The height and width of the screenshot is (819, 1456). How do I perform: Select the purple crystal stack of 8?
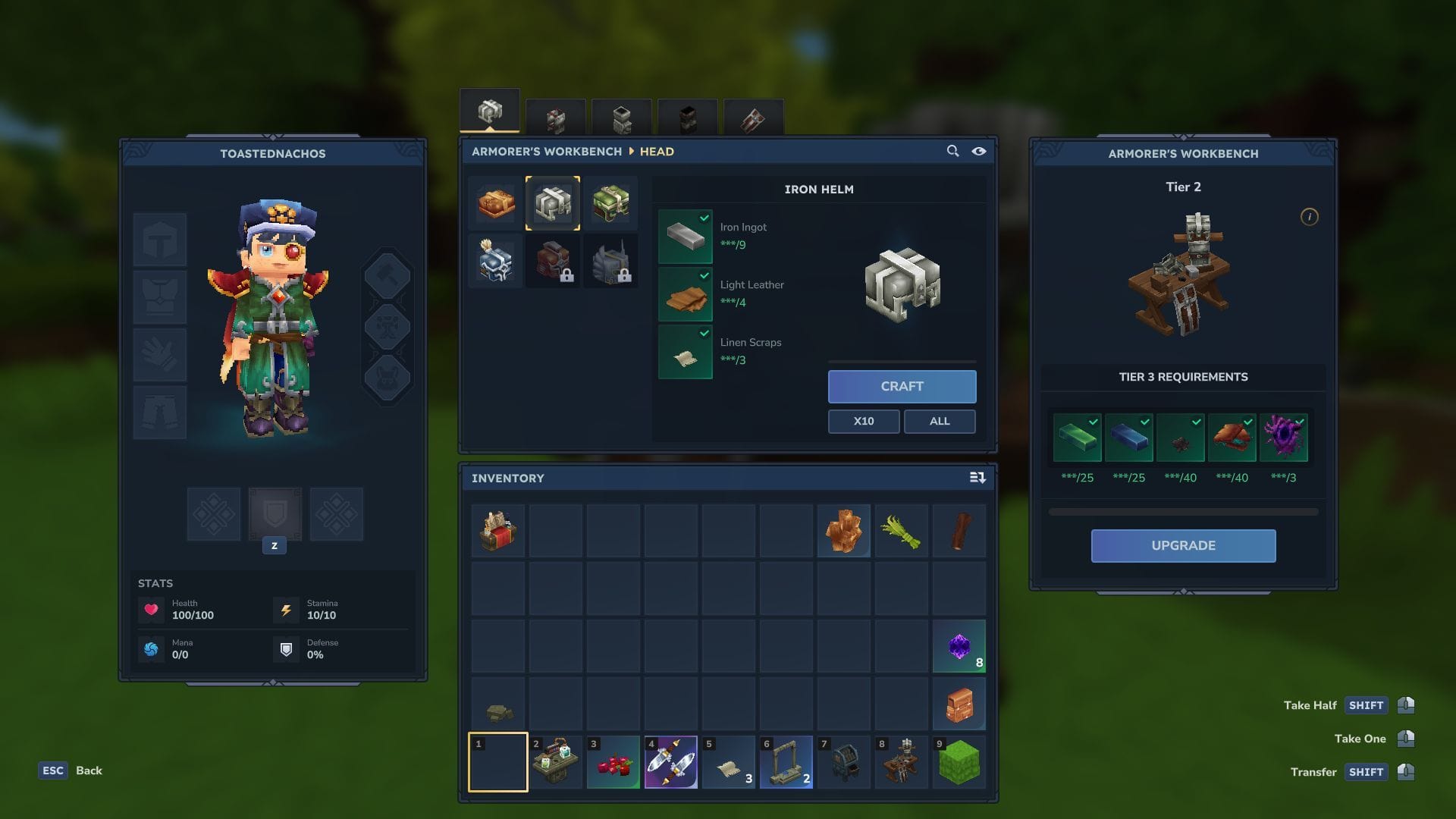click(x=959, y=647)
